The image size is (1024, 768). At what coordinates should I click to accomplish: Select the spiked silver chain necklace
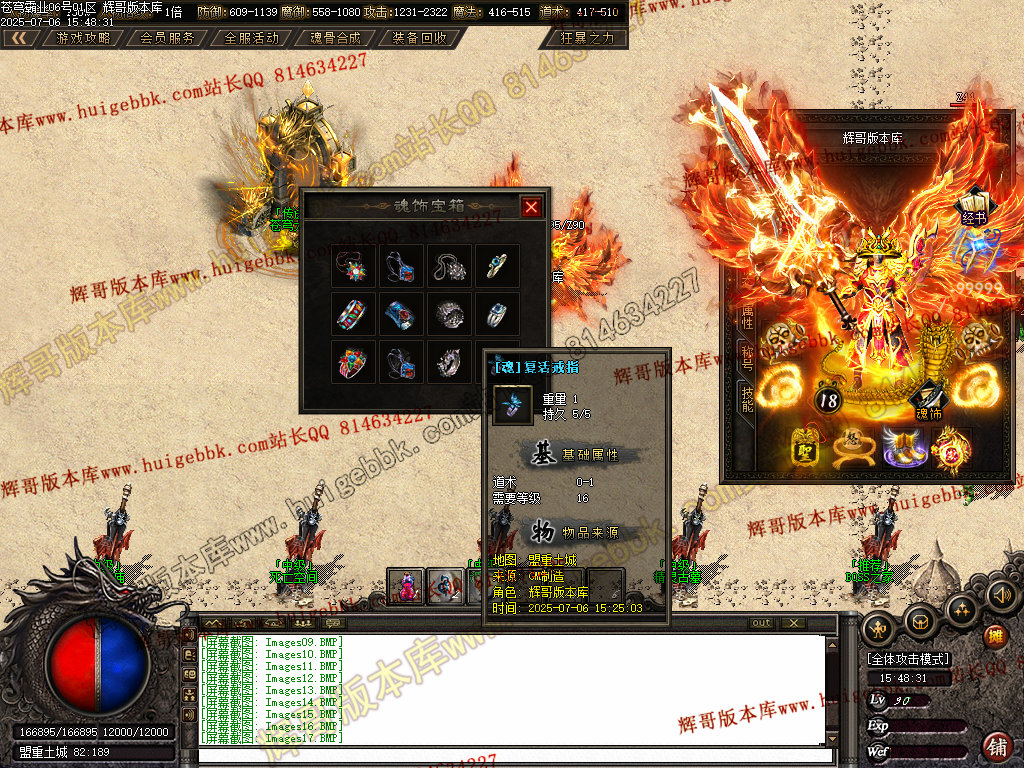pyautogui.click(x=449, y=265)
